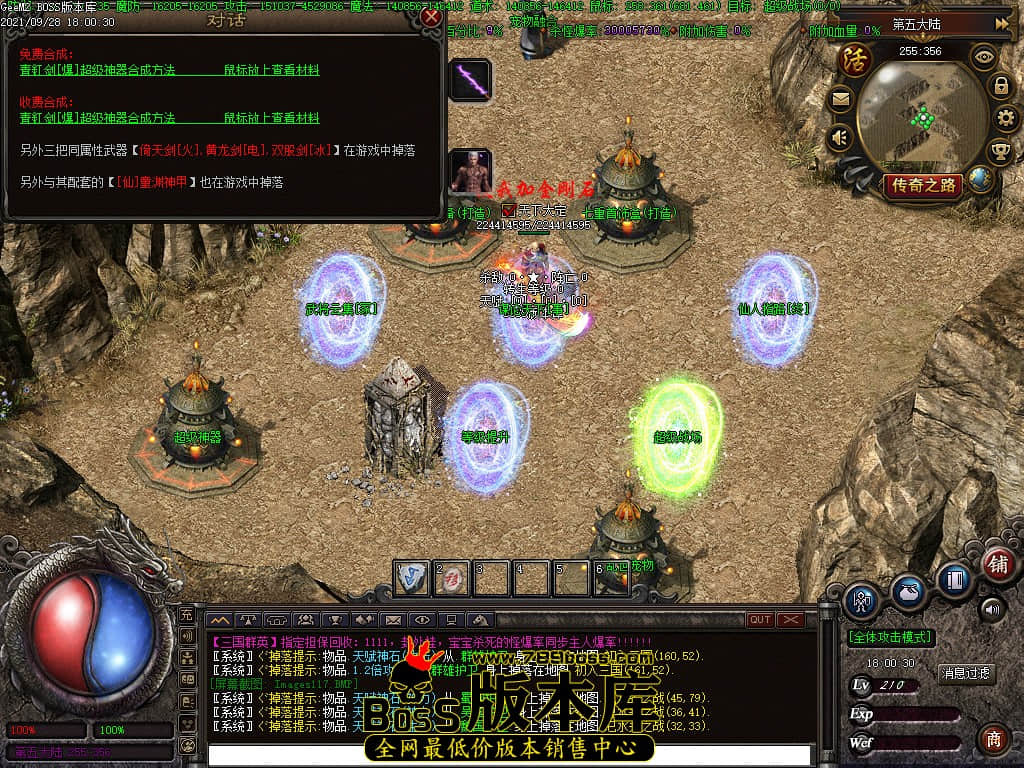Open the 活 activity icon
1024x768 pixels.
tap(855, 59)
